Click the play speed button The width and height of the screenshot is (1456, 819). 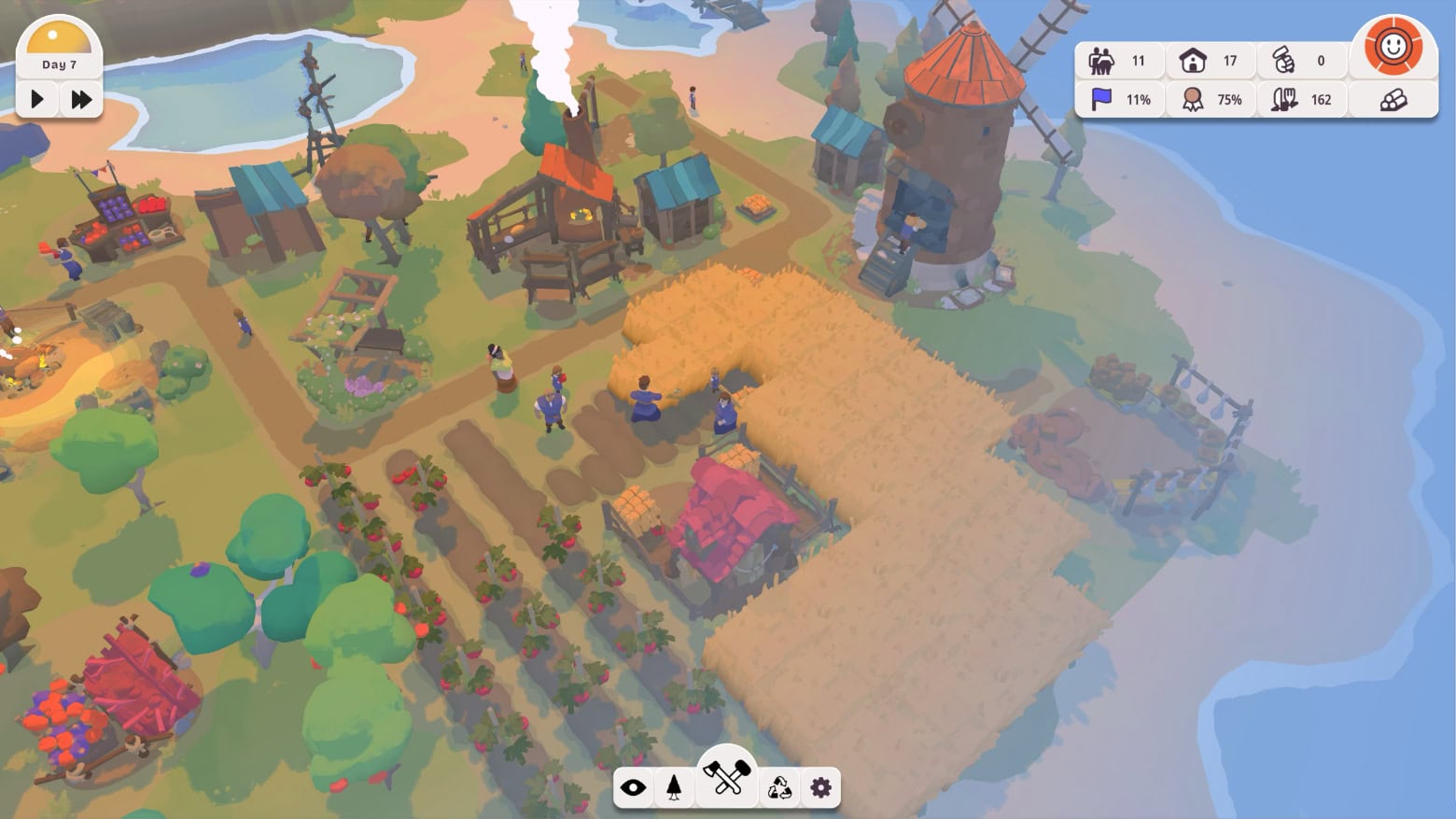point(37,99)
